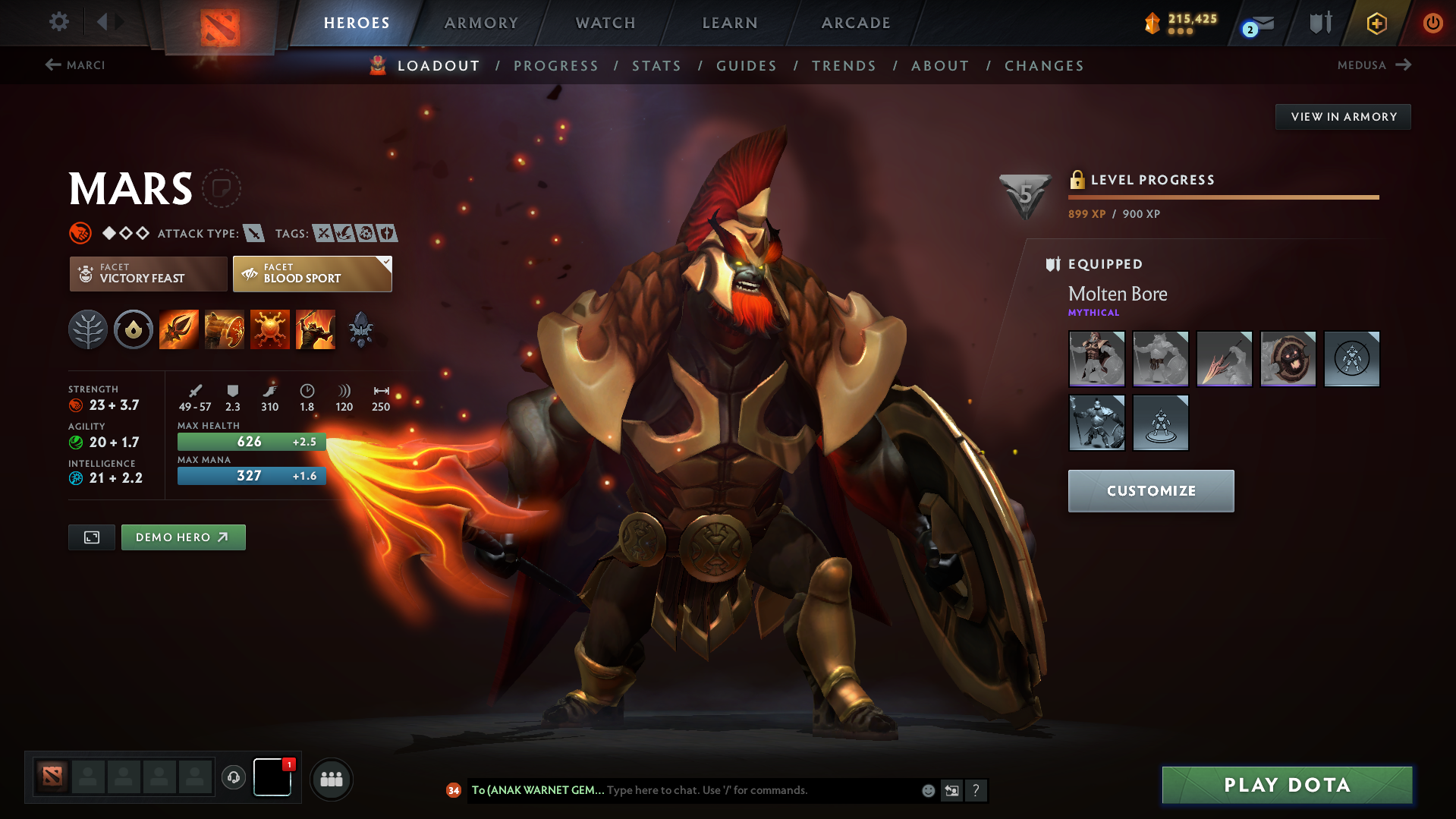
Task: Select the Victory Feast facet
Action: 147,273
